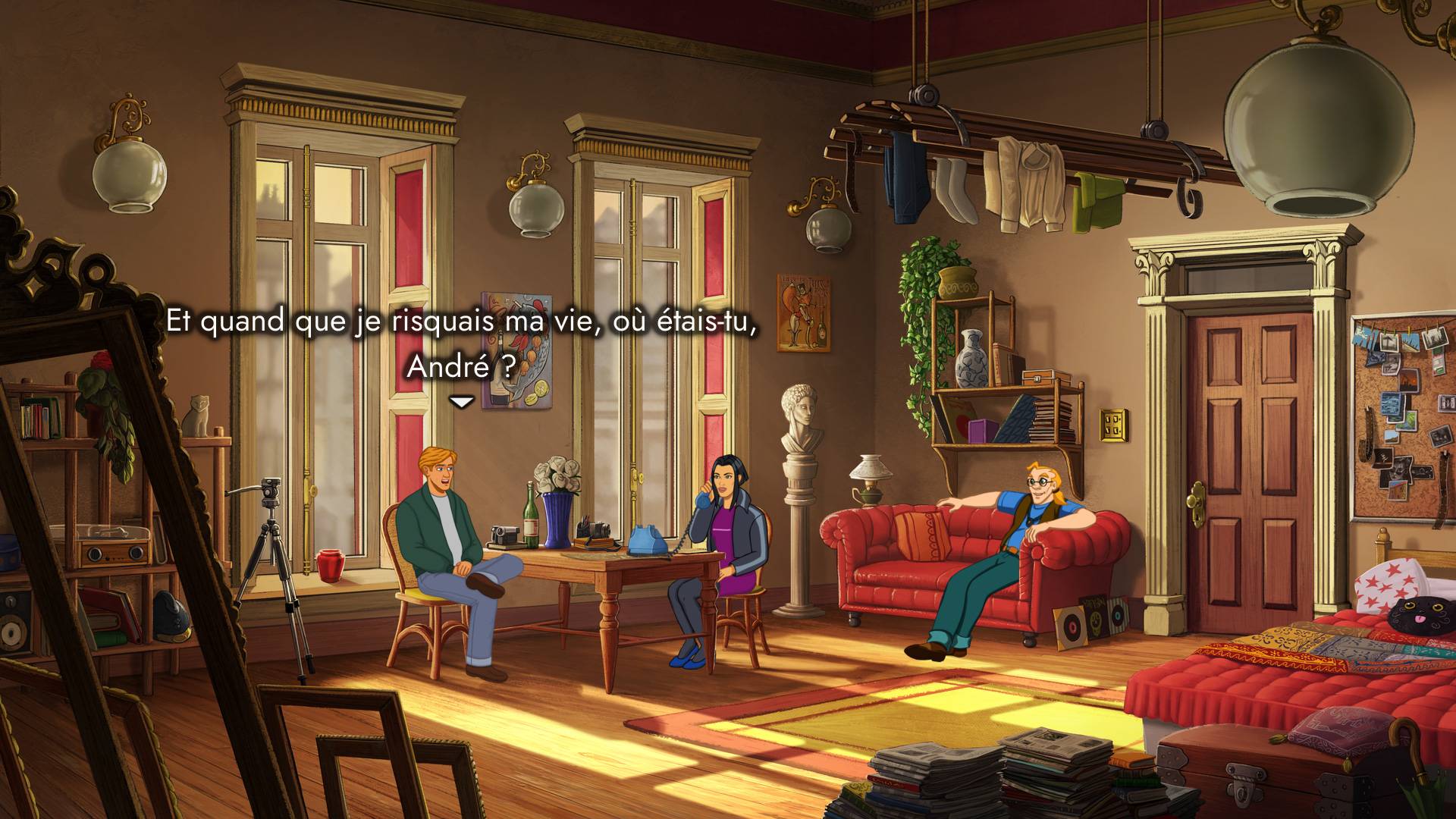This screenshot has width=1456, height=819.
Task: Click the white dialogue continue arrow
Action: coord(461,402)
